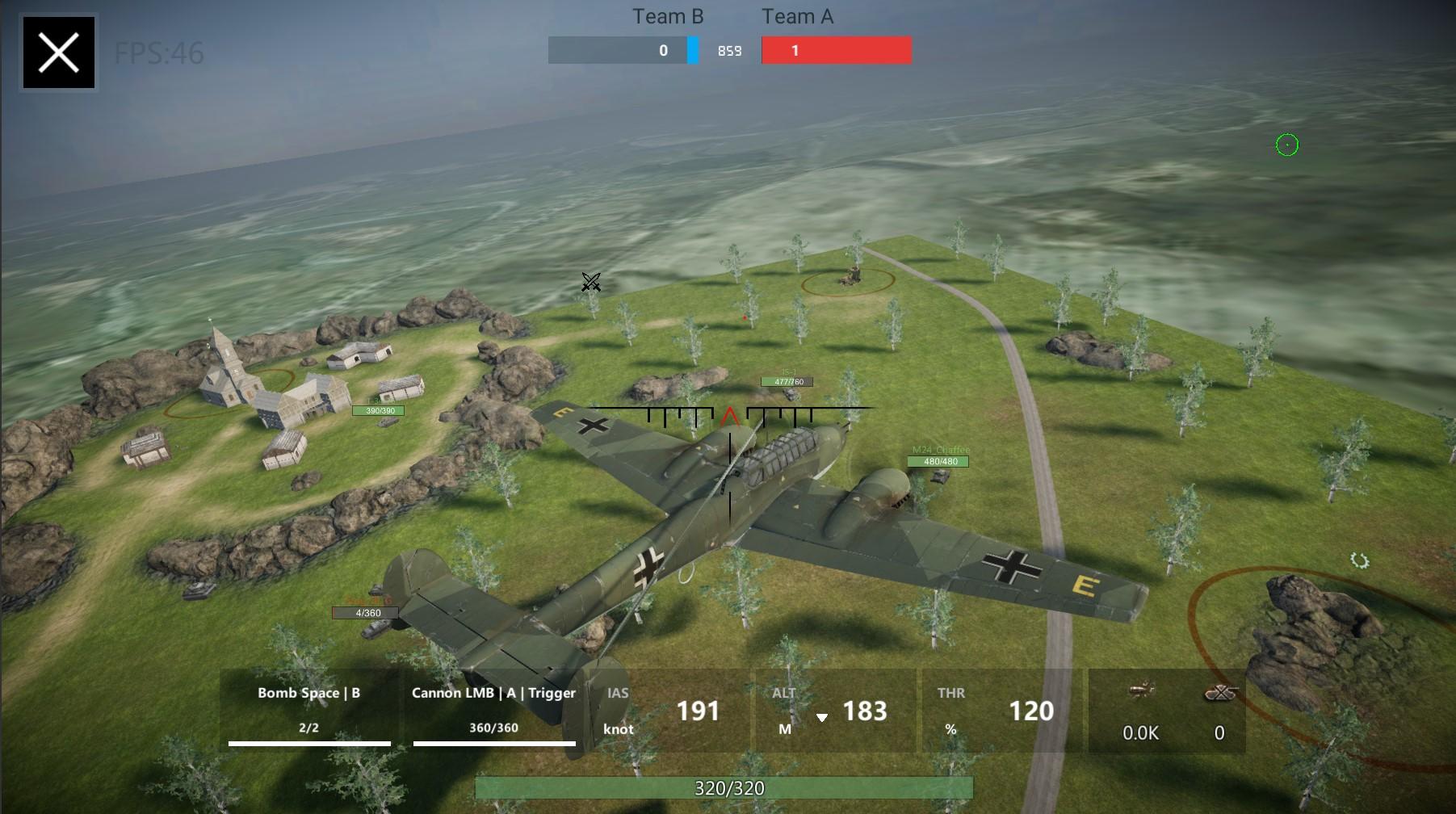Image resolution: width=1456 pixels, height=814 pixels.
Task: Click the crossed-swords battle marker
Action: coord(590,283)
